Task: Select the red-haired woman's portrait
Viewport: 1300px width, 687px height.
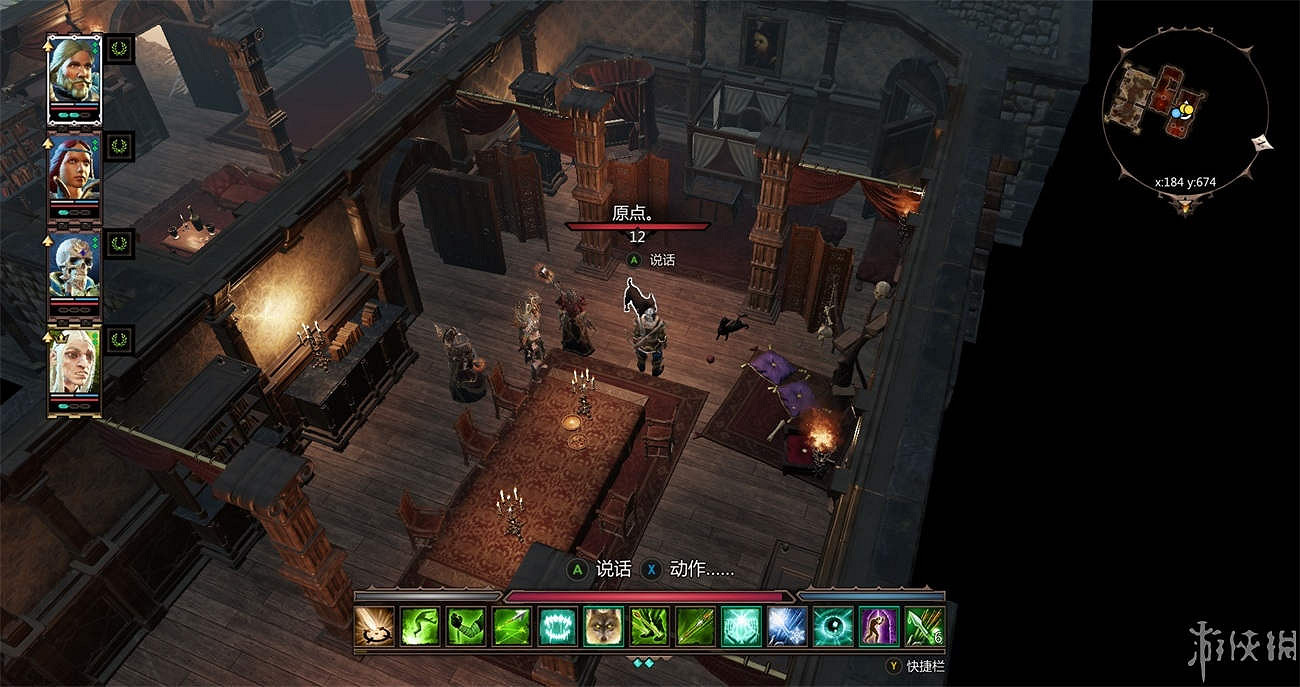Action: coord(74,172)
